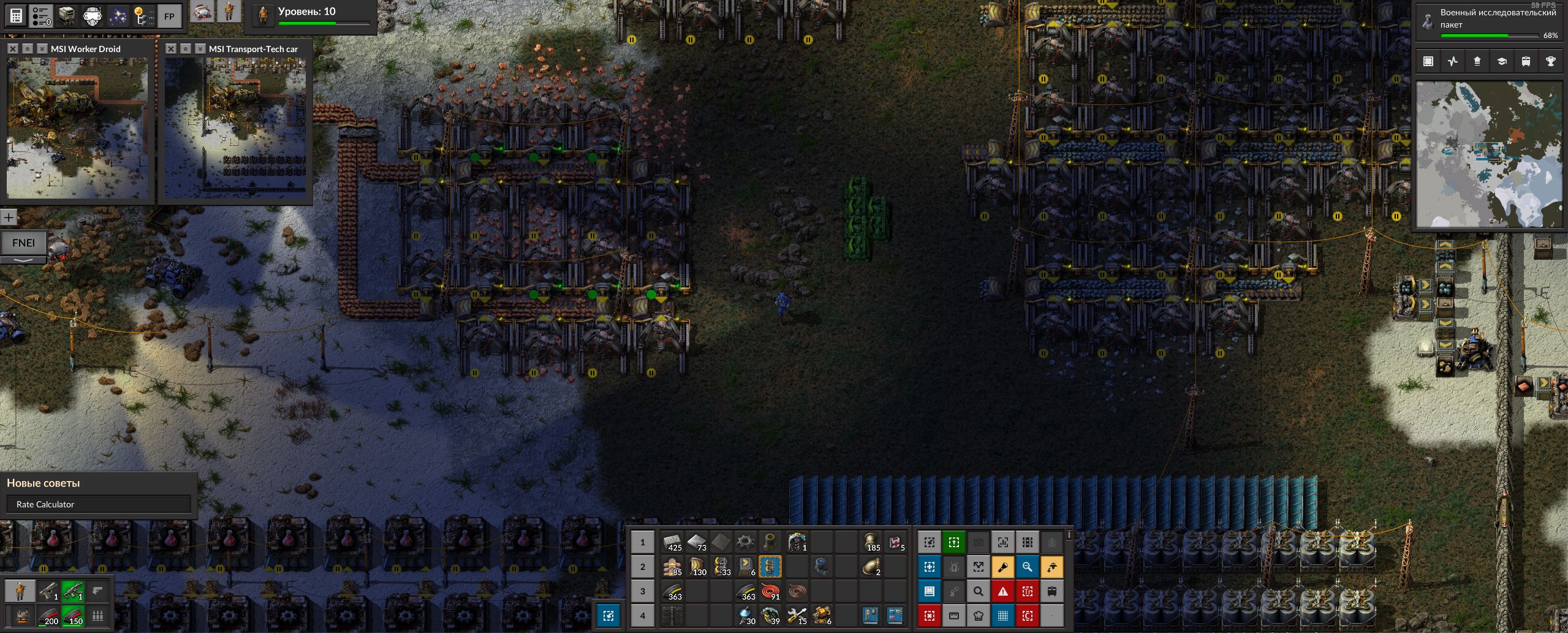Click the FP Factory Planner button
The height and width of the screenshot is (633, 1568).
point(169,17)
